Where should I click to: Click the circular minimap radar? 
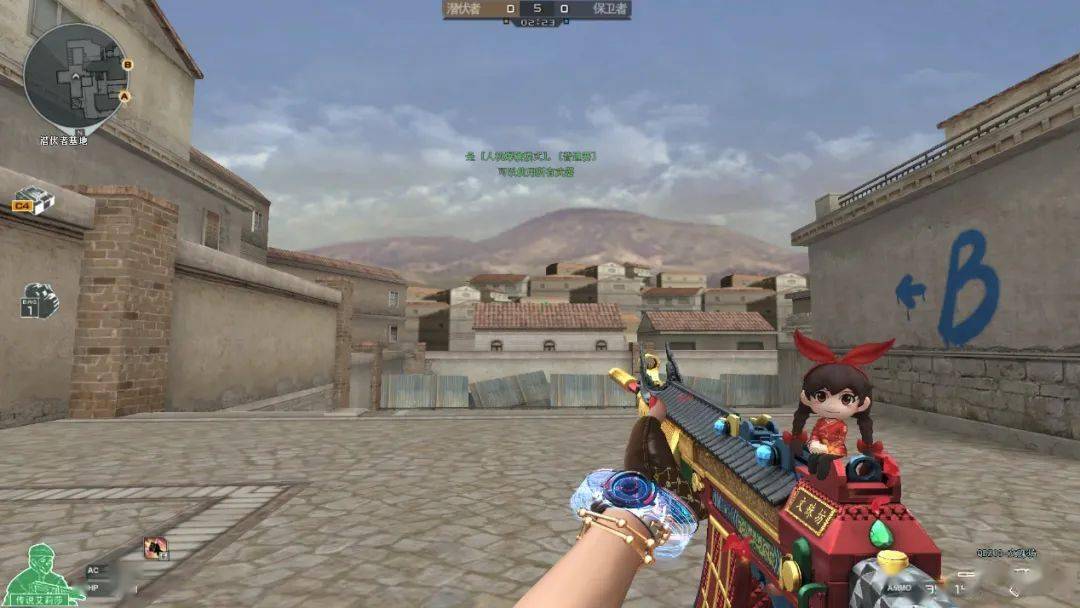(76, 77)
